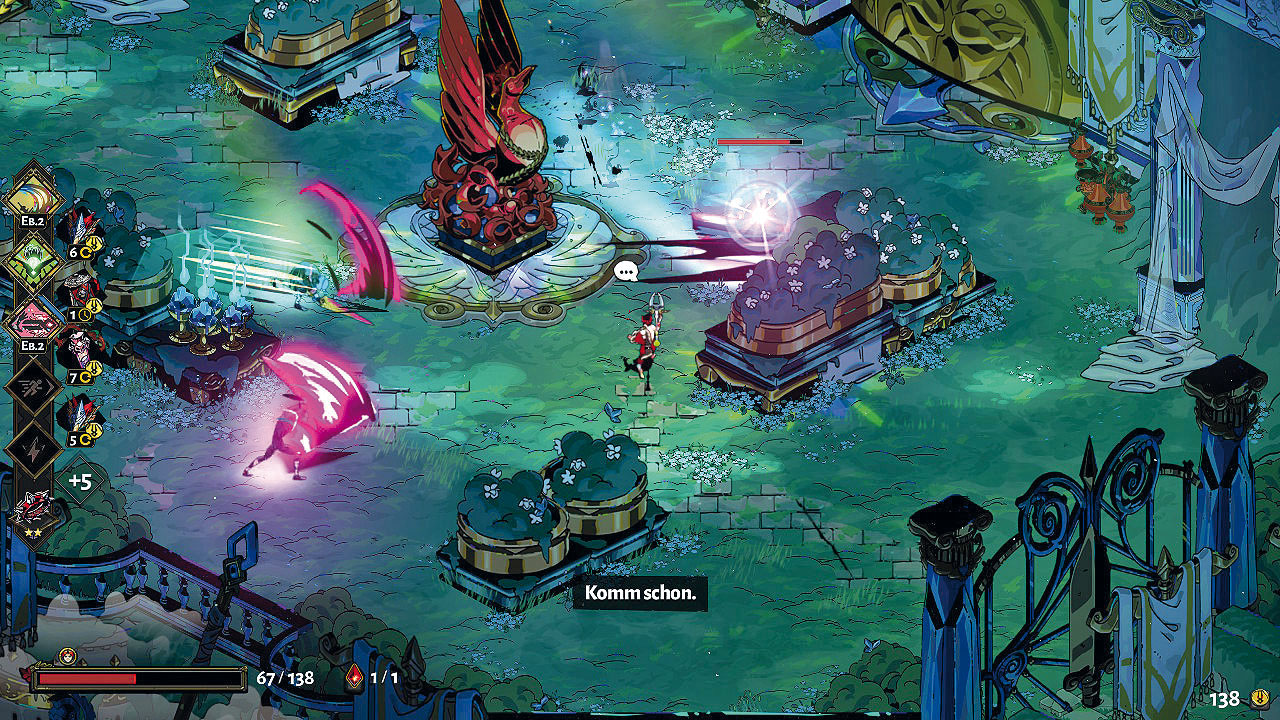This screenshot has width=1280, height=720.
Task: Click the empty lightning bolt call slot
Action: click(x=33, y=448)
